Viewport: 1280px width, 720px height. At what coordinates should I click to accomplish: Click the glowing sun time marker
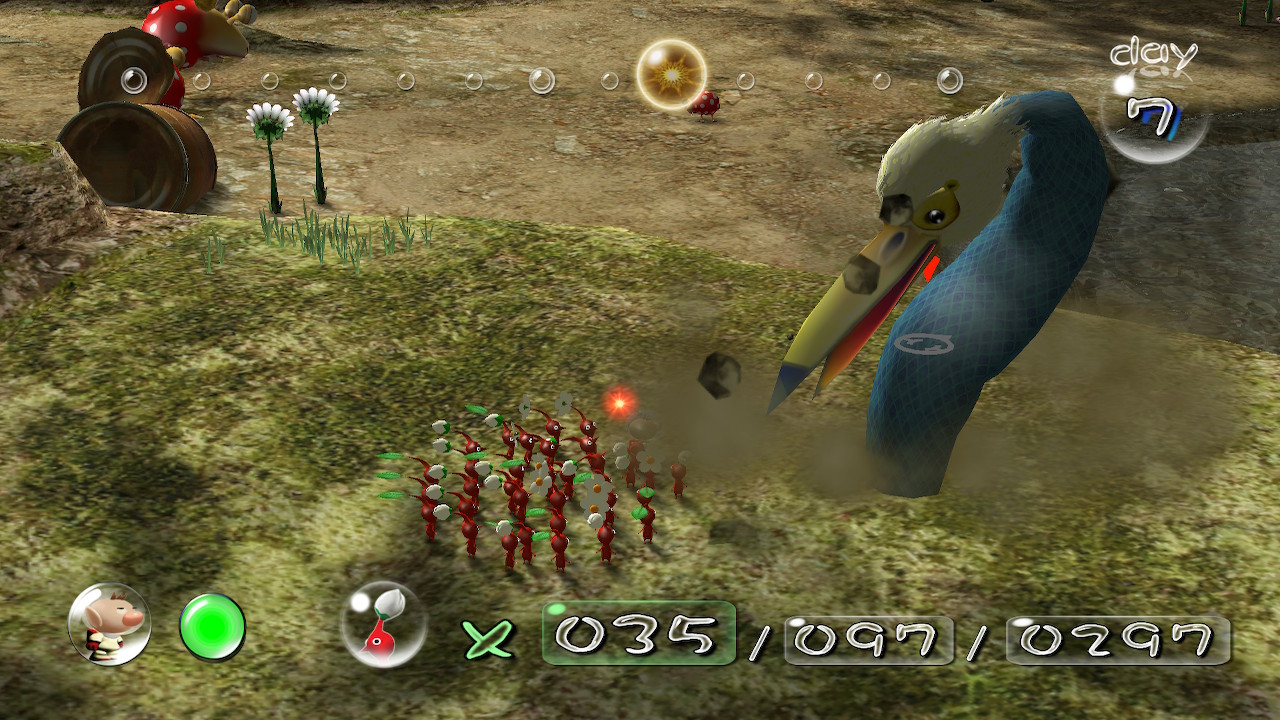pyautogui.click(x=671, y=75)
